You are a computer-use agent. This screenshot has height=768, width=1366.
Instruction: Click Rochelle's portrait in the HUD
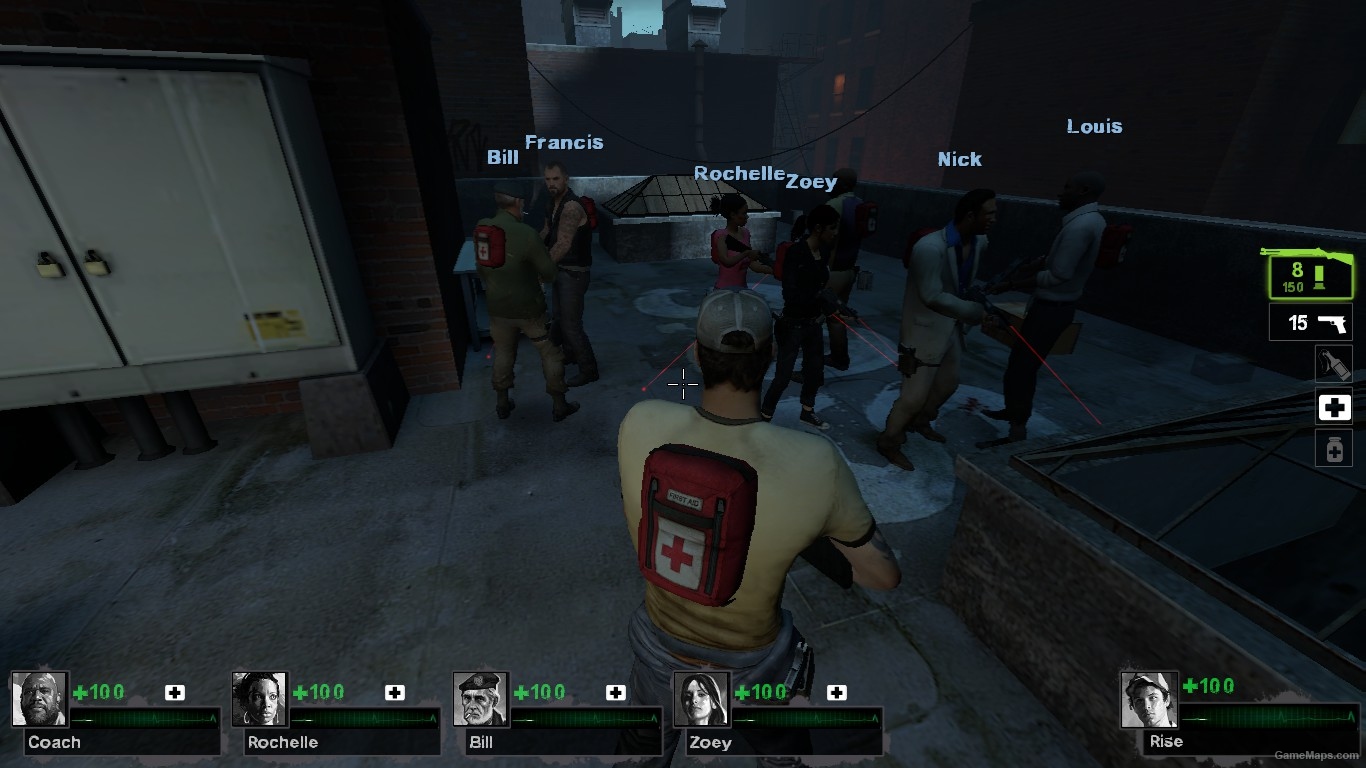pyautogui.click(x=261, y=698)
